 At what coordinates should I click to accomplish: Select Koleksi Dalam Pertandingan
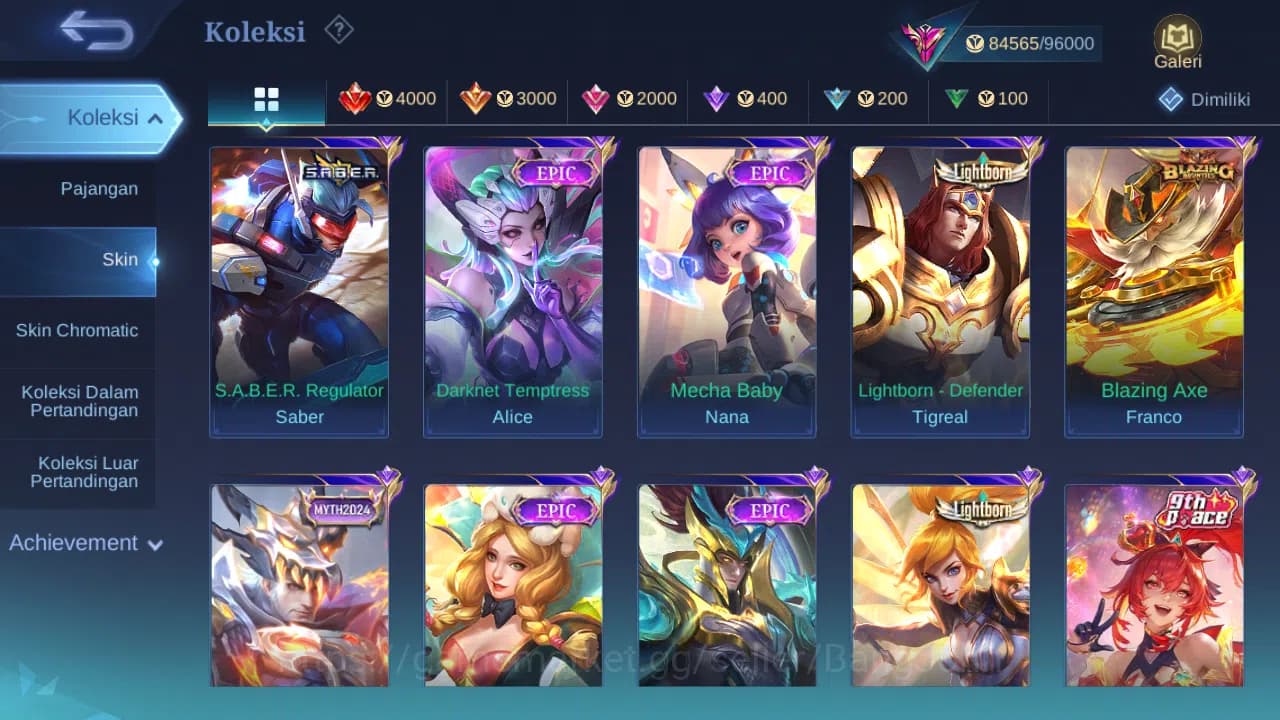pos(78,401)
